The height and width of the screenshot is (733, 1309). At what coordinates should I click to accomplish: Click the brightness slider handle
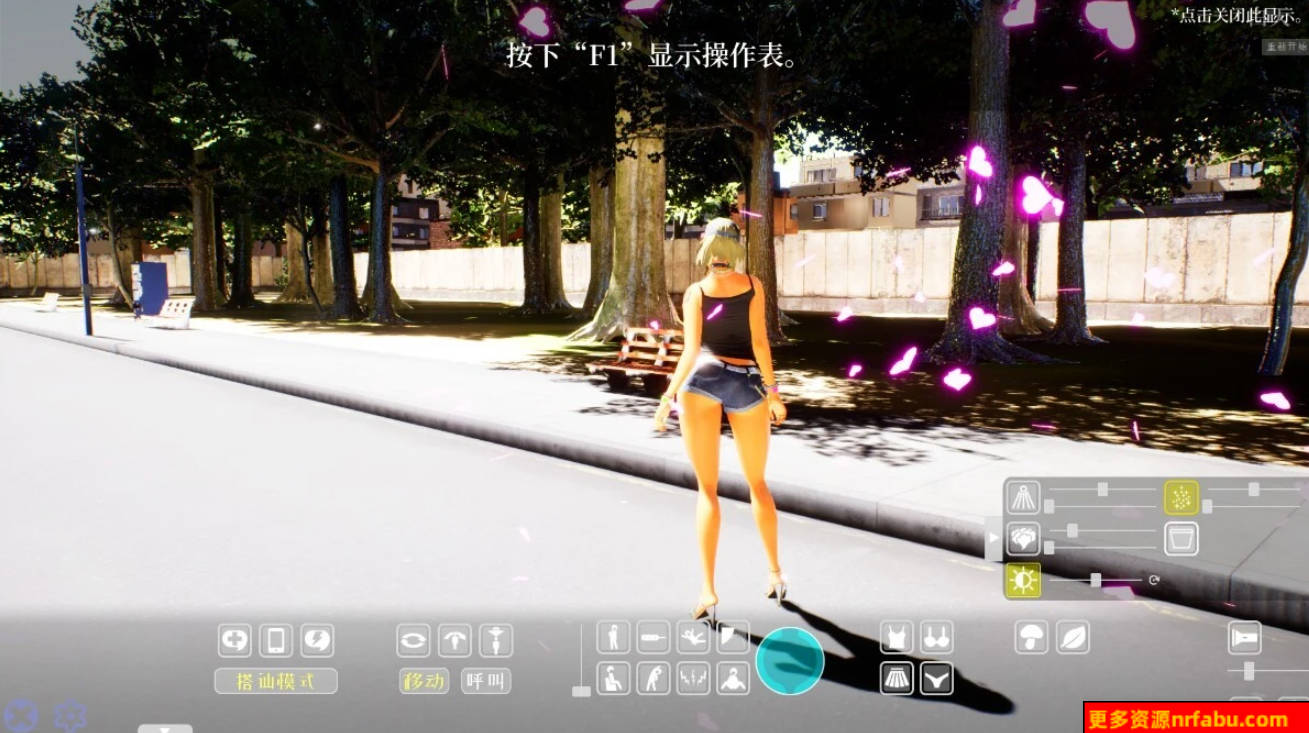point(1096,578)
